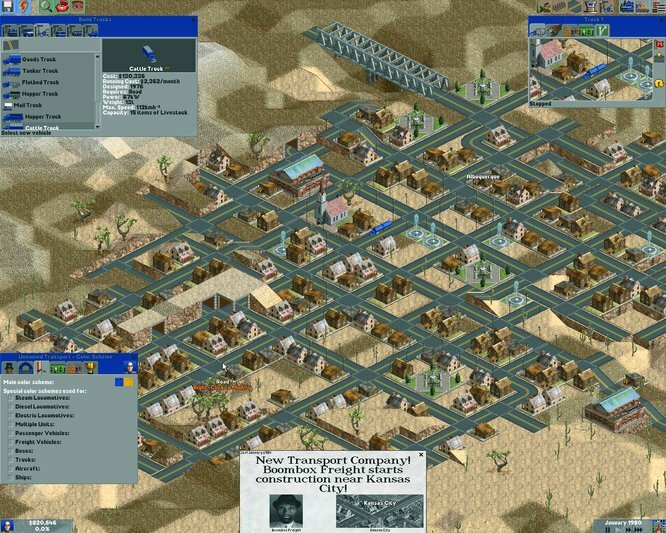The image size is (666, 533).
Task: Open player status portrait panel
Action: [x=8, y=525]
